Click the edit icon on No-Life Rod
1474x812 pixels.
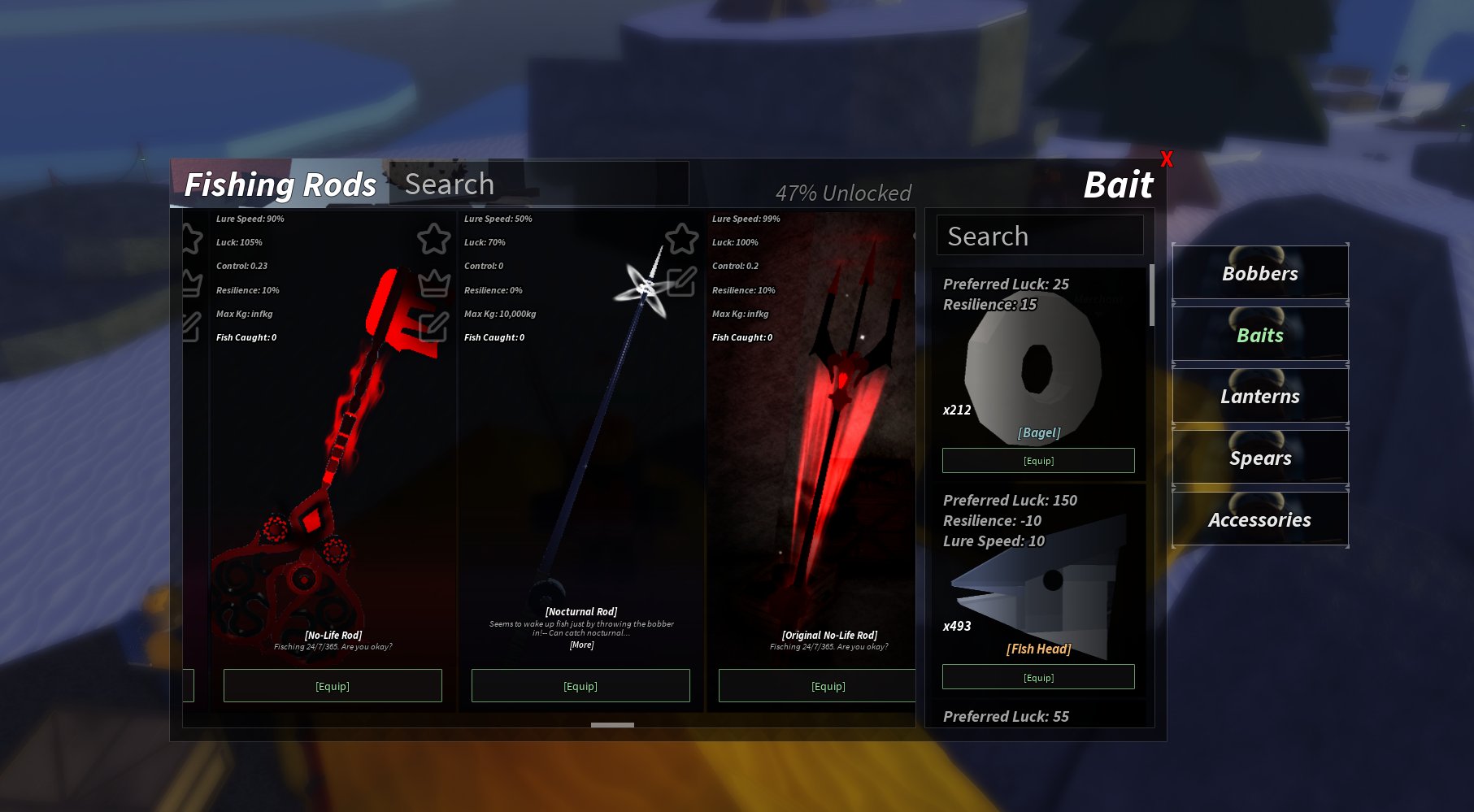tap(434, 327)
